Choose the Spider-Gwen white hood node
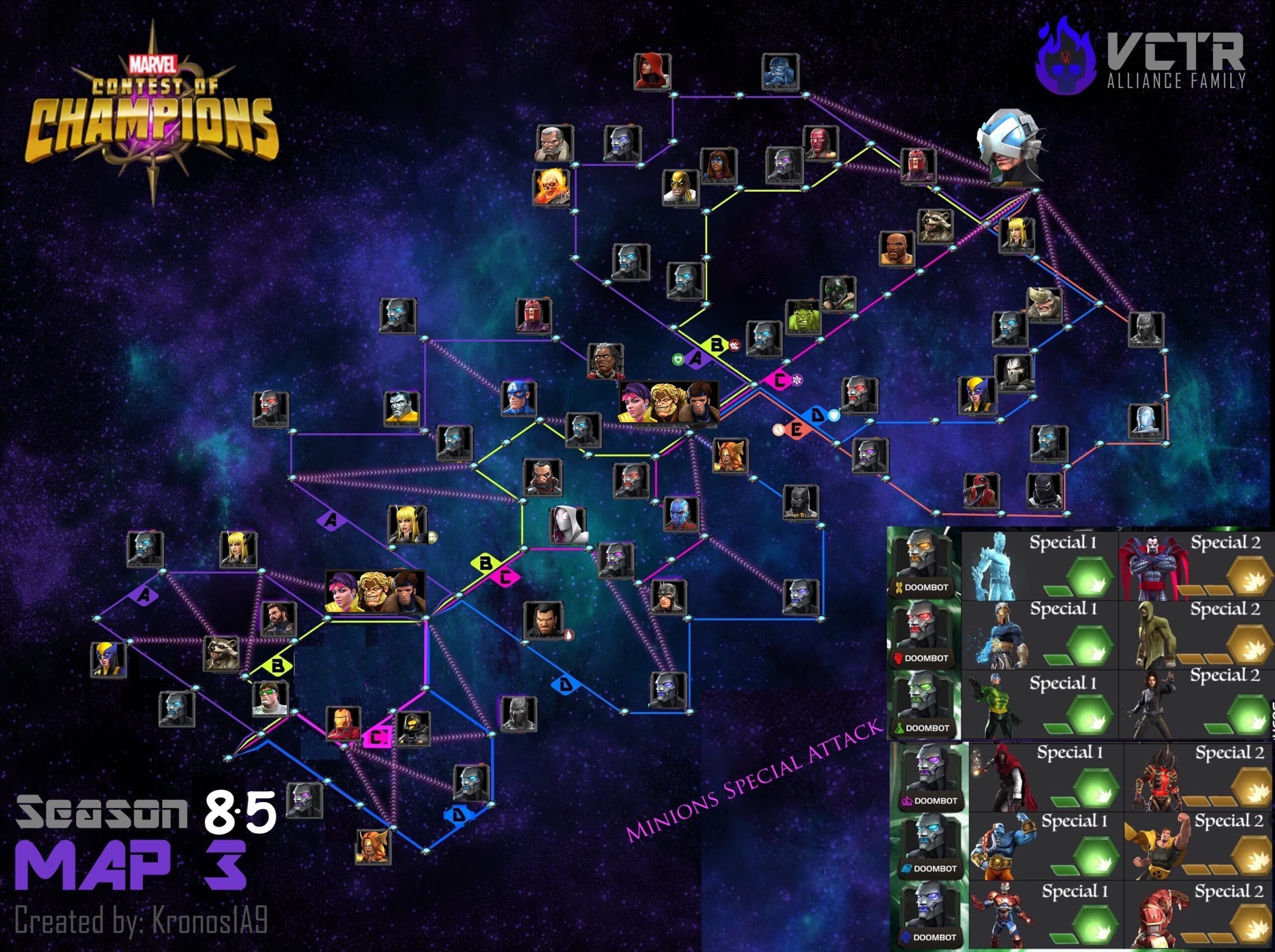 coord(567,524)
